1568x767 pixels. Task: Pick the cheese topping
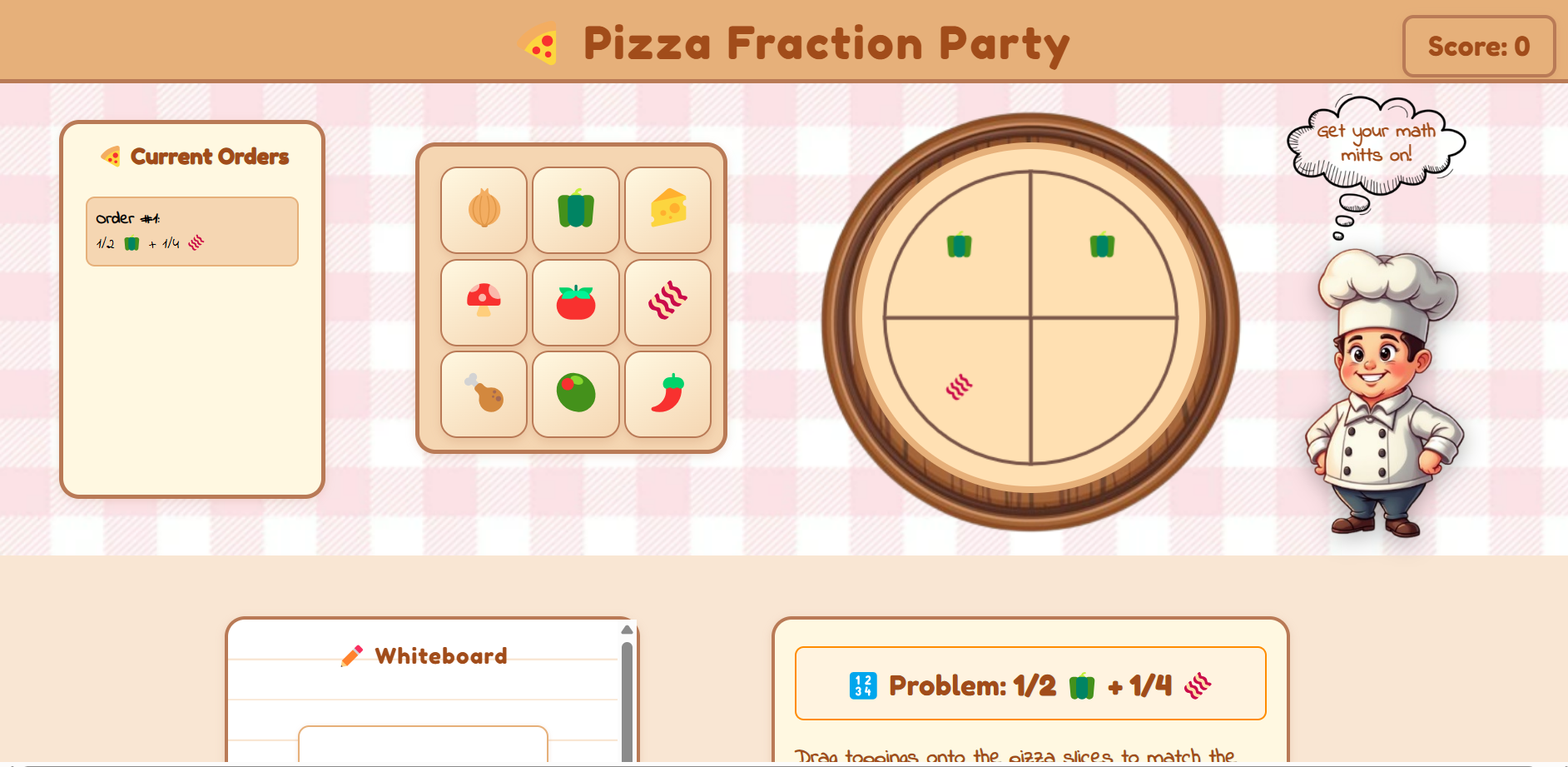(x=668, y=209)
